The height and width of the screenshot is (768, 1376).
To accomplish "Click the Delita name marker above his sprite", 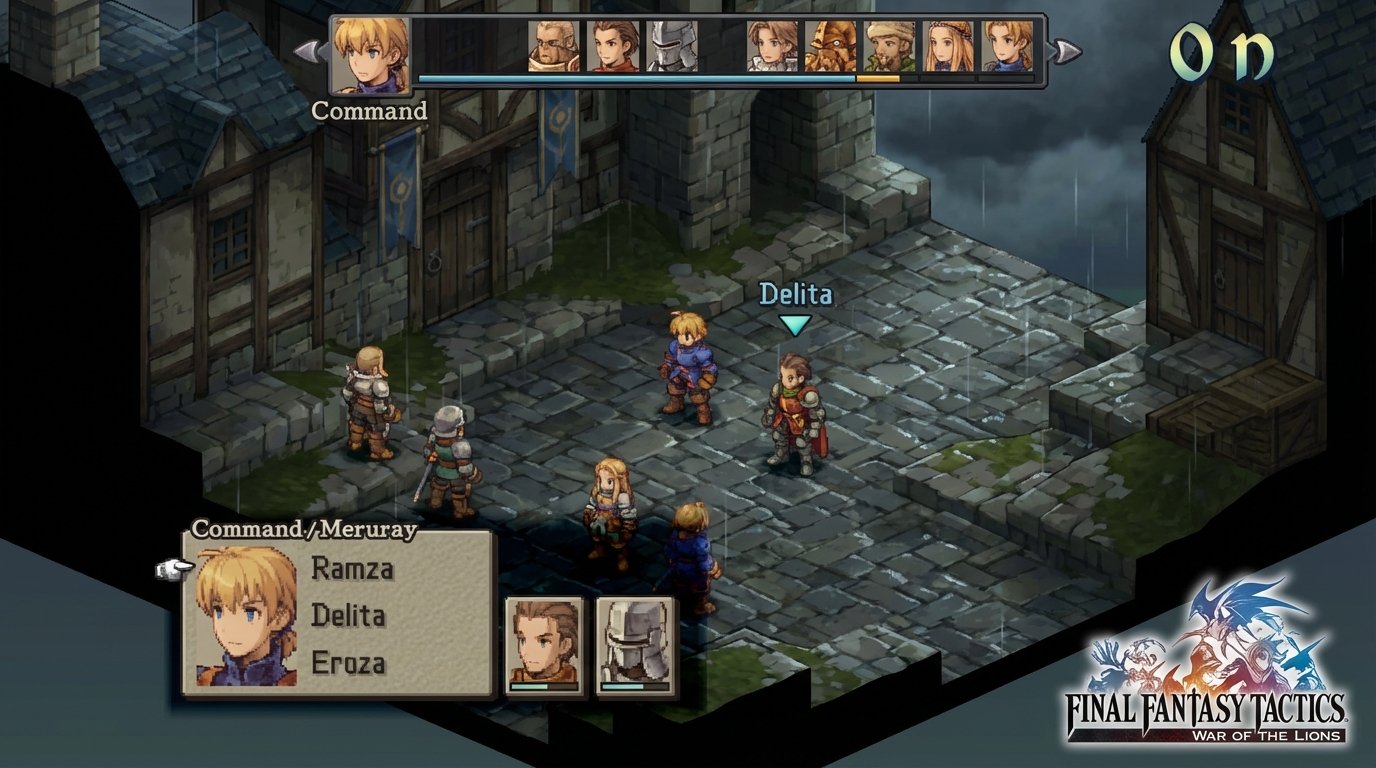I will [x=795, y=294].
